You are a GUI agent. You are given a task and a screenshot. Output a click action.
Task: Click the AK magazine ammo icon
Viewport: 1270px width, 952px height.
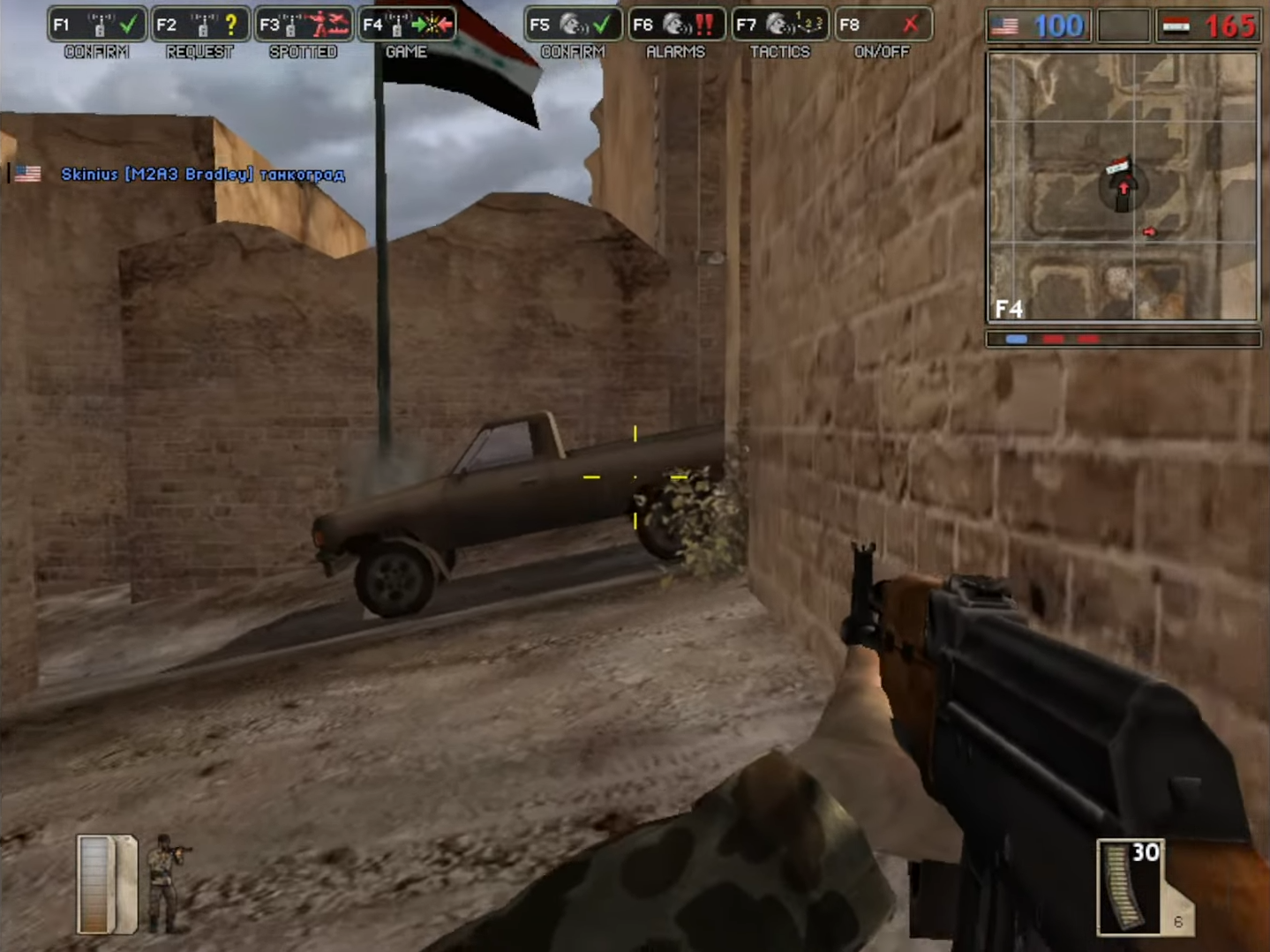(x=1130, y=887)
